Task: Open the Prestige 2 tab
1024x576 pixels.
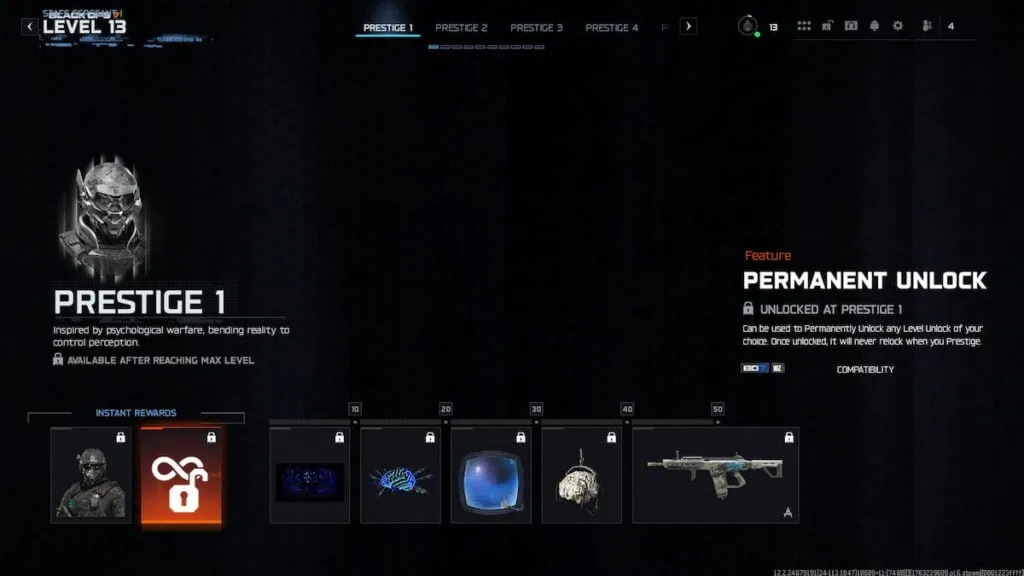Action: point(461,28)
